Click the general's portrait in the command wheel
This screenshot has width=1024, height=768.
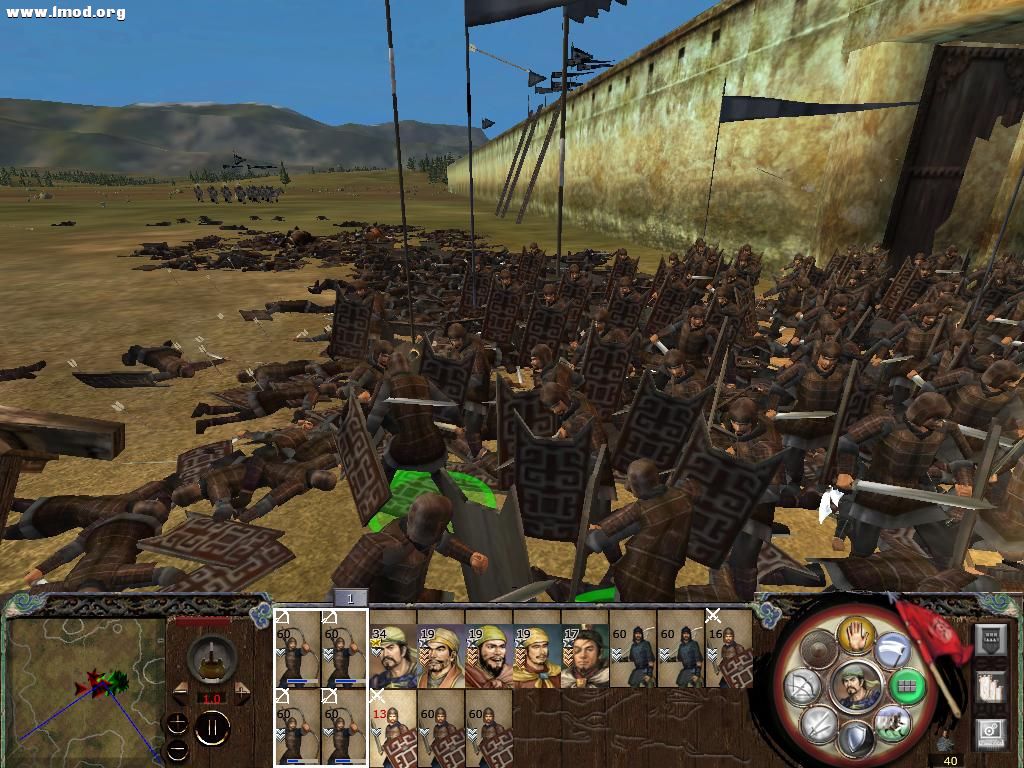[855, 685]
